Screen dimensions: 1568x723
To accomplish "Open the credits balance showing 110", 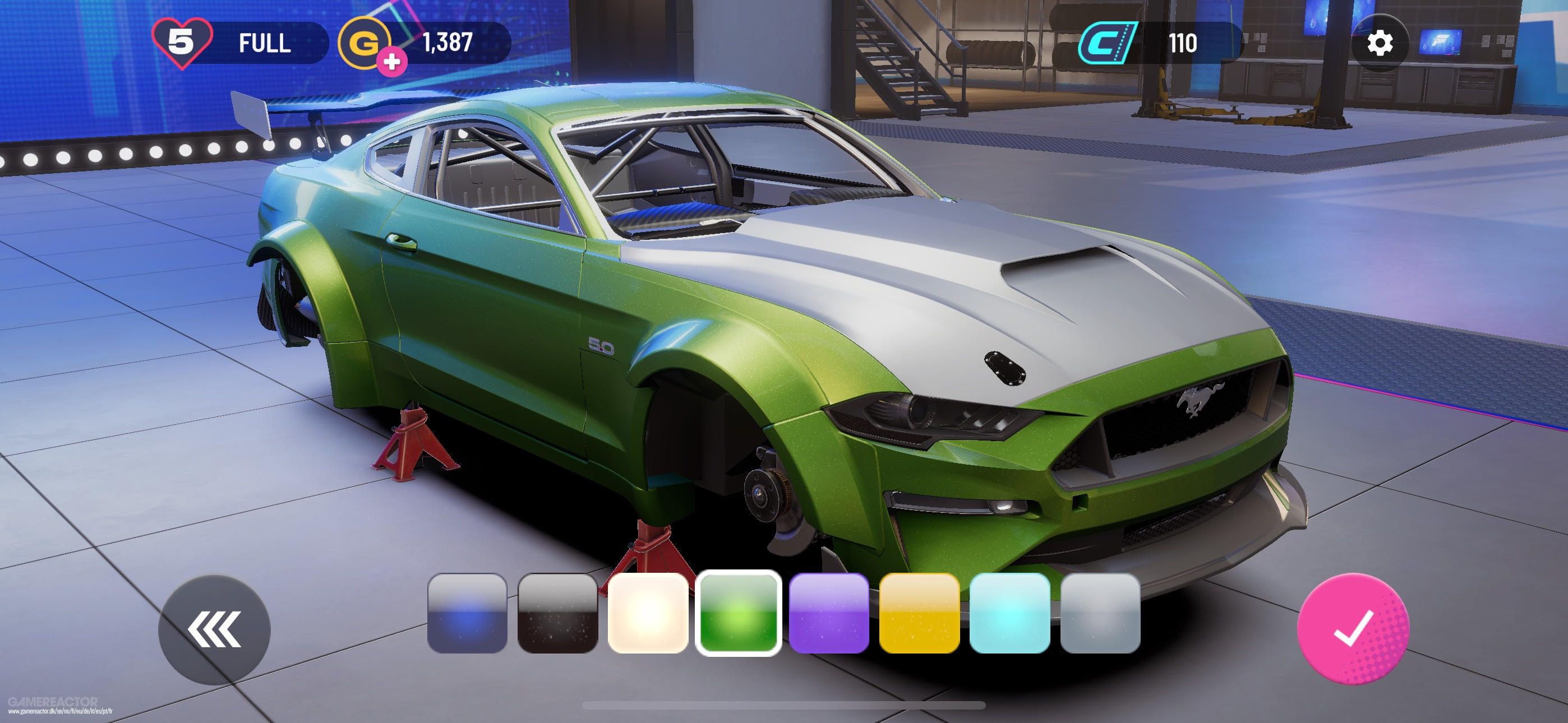I will [x=1150, y=44].
